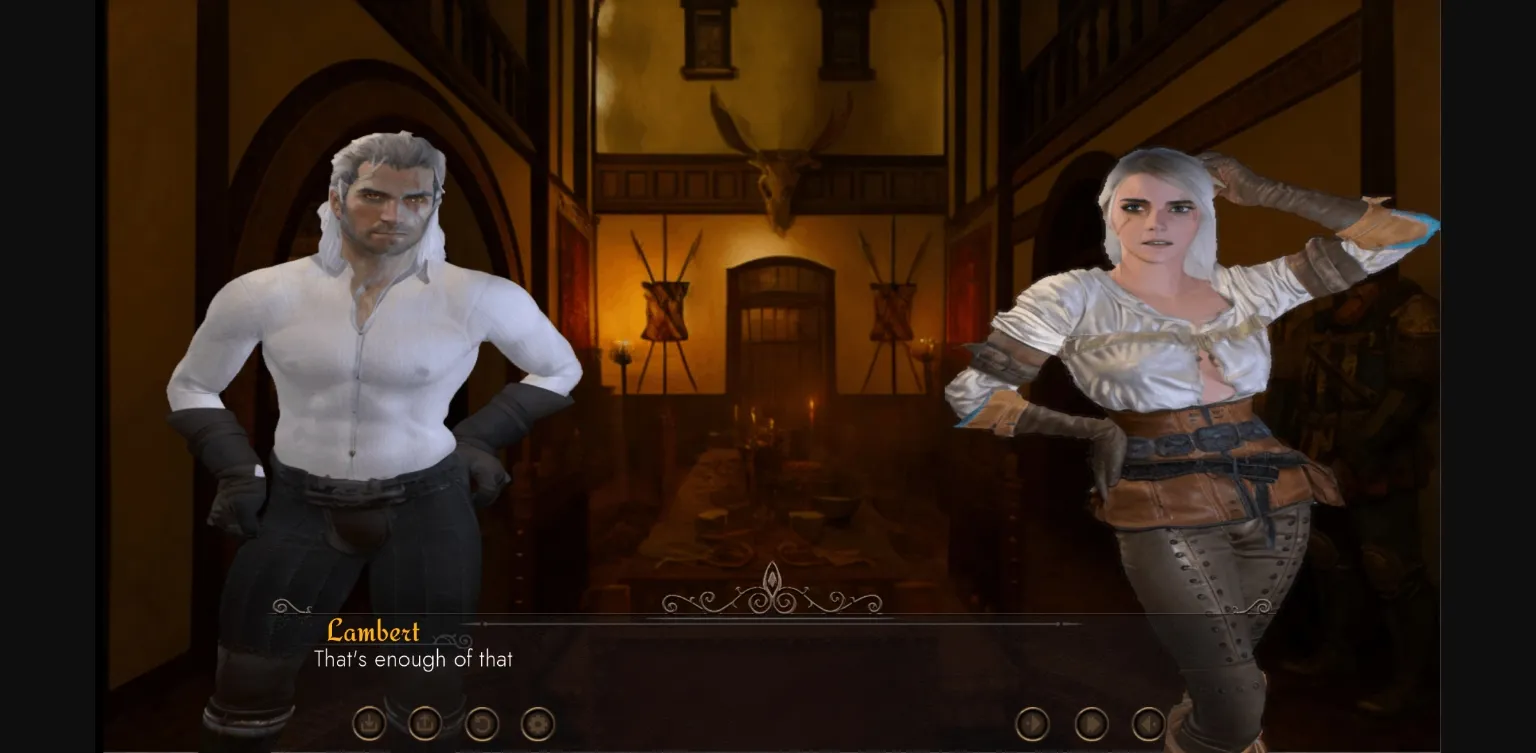Image resolution: width=1536 pixels, height=753 pixels.
Task: Click the diamond ornament above the dialogue box
Action: tap(772, 580)
